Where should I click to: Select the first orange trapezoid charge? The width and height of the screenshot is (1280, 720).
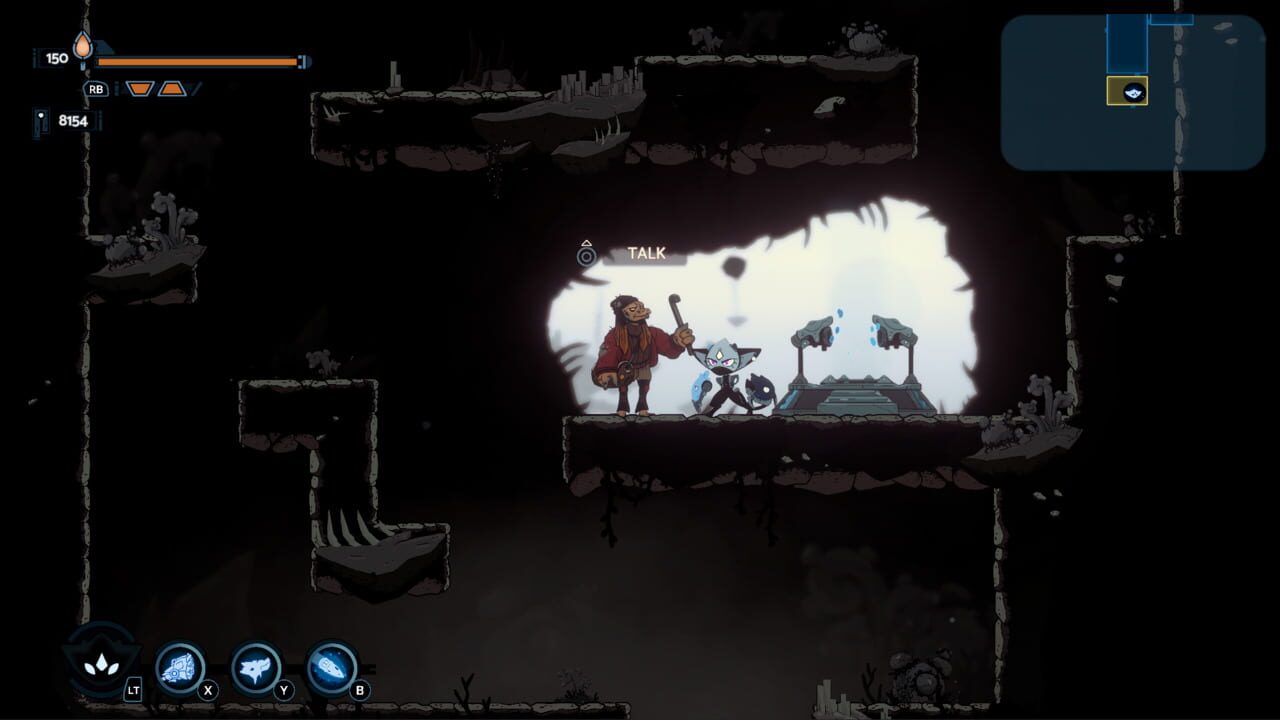(x=140, y=88)
